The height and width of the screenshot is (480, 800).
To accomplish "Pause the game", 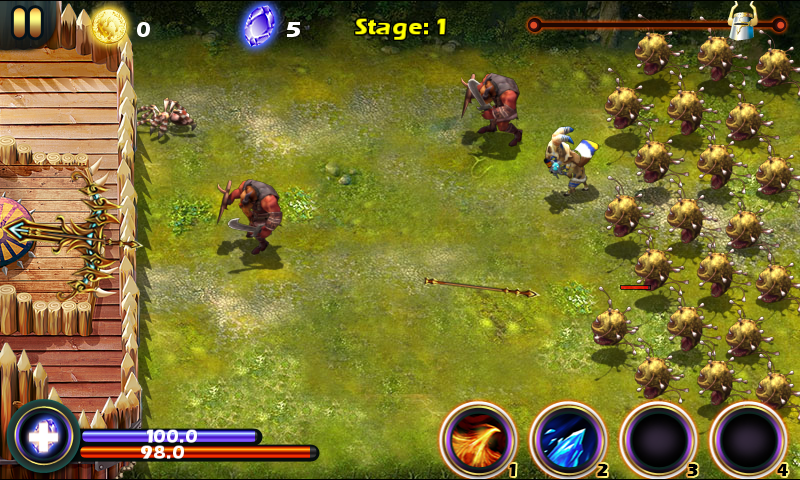I will click(27, 20).
